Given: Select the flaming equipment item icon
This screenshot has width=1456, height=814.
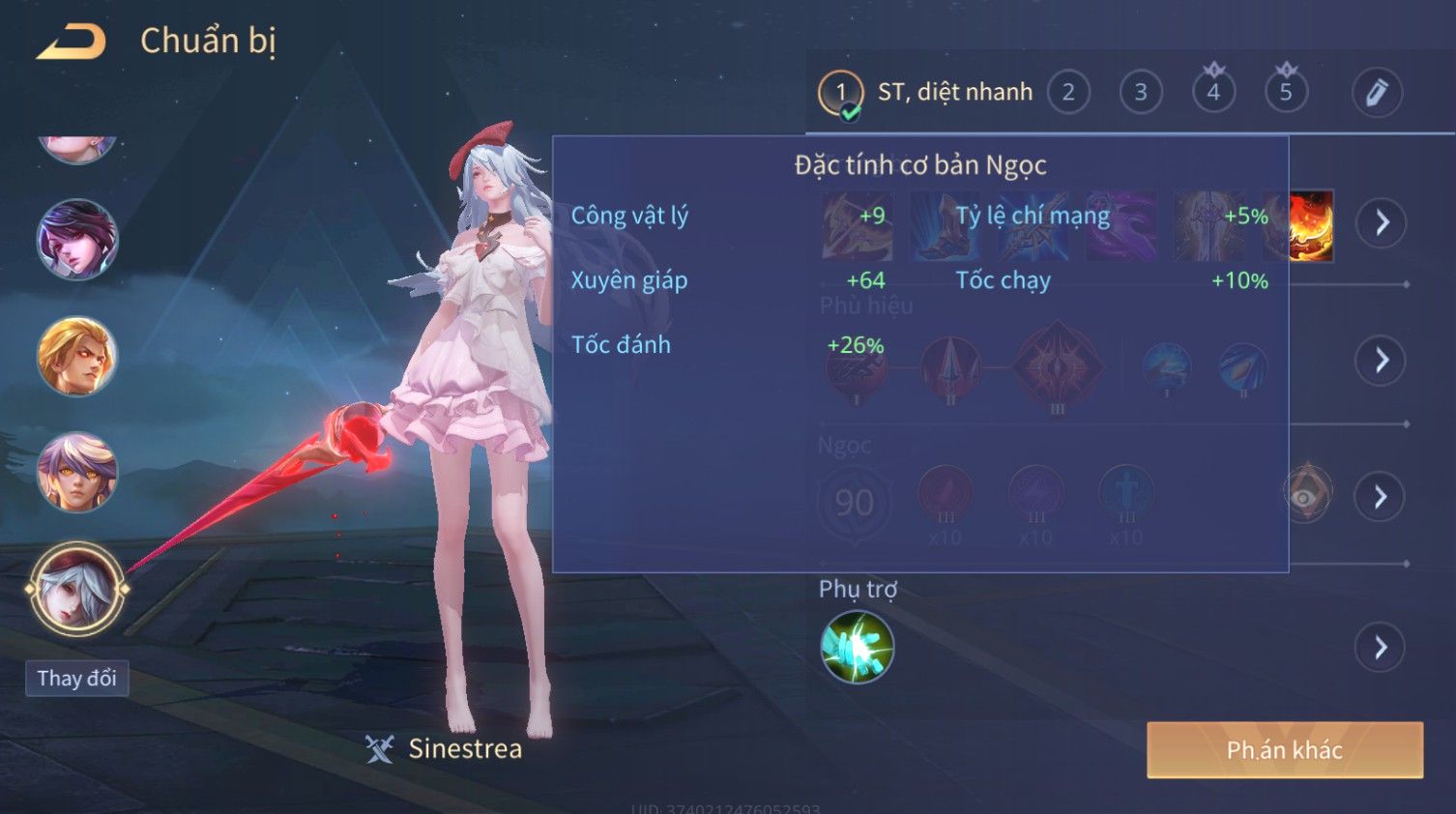Looking at the screenshot, I should tap(1312, 225).
